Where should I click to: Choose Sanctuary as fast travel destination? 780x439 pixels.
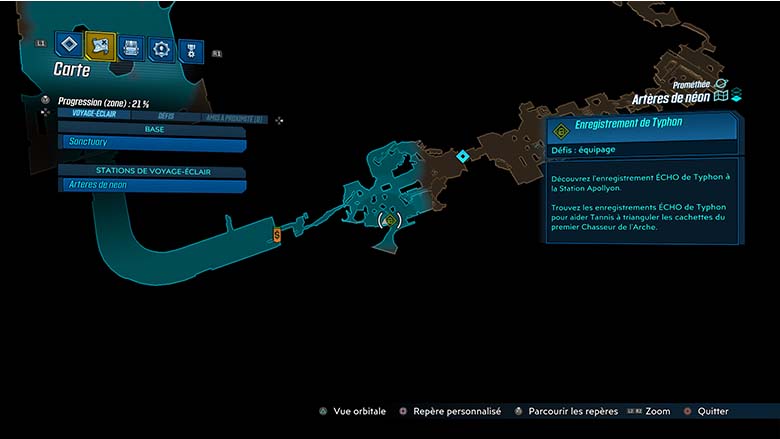coord(151,142)
